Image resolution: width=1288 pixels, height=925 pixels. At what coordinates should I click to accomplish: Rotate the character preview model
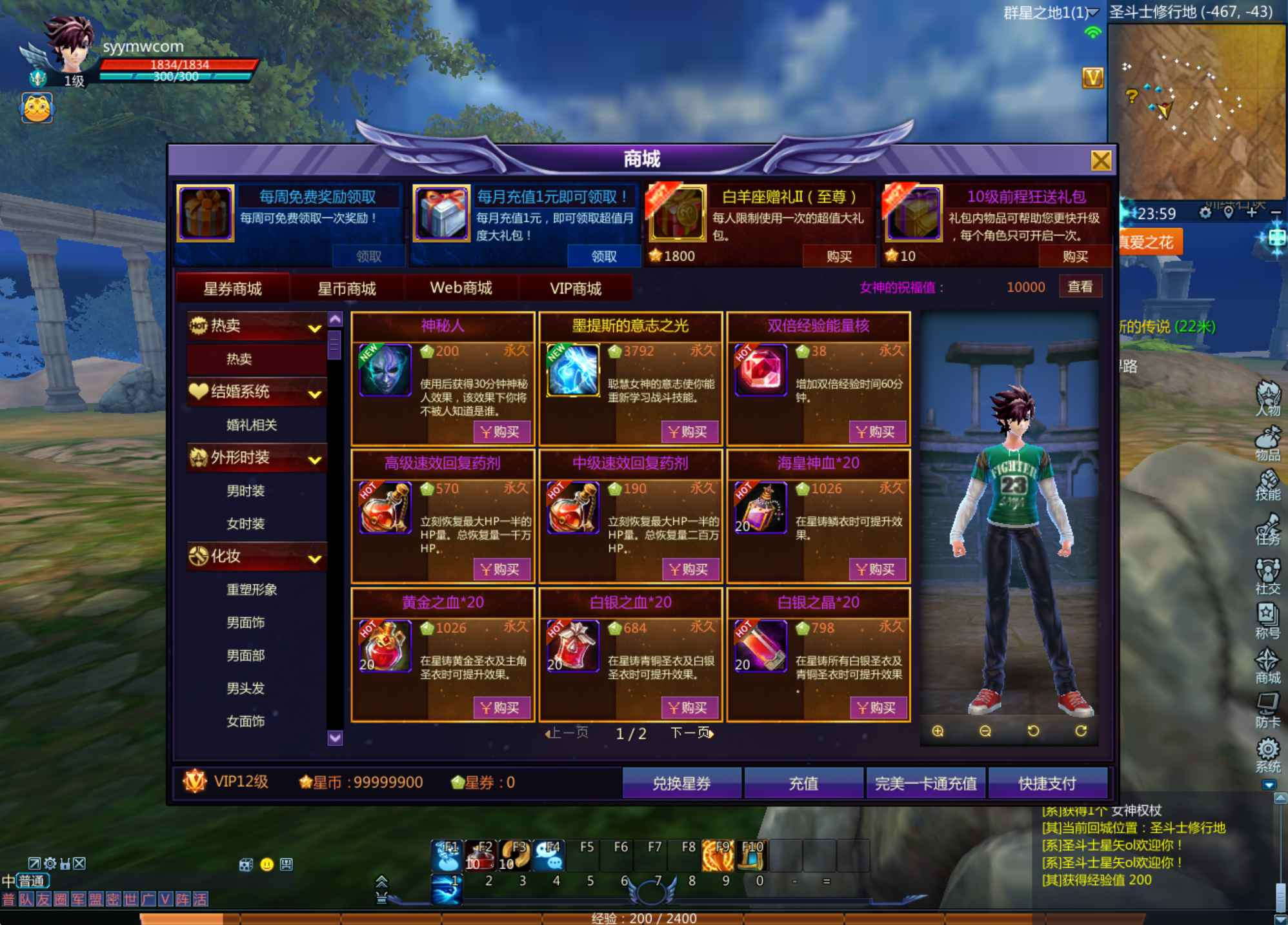coord(1033,731)
